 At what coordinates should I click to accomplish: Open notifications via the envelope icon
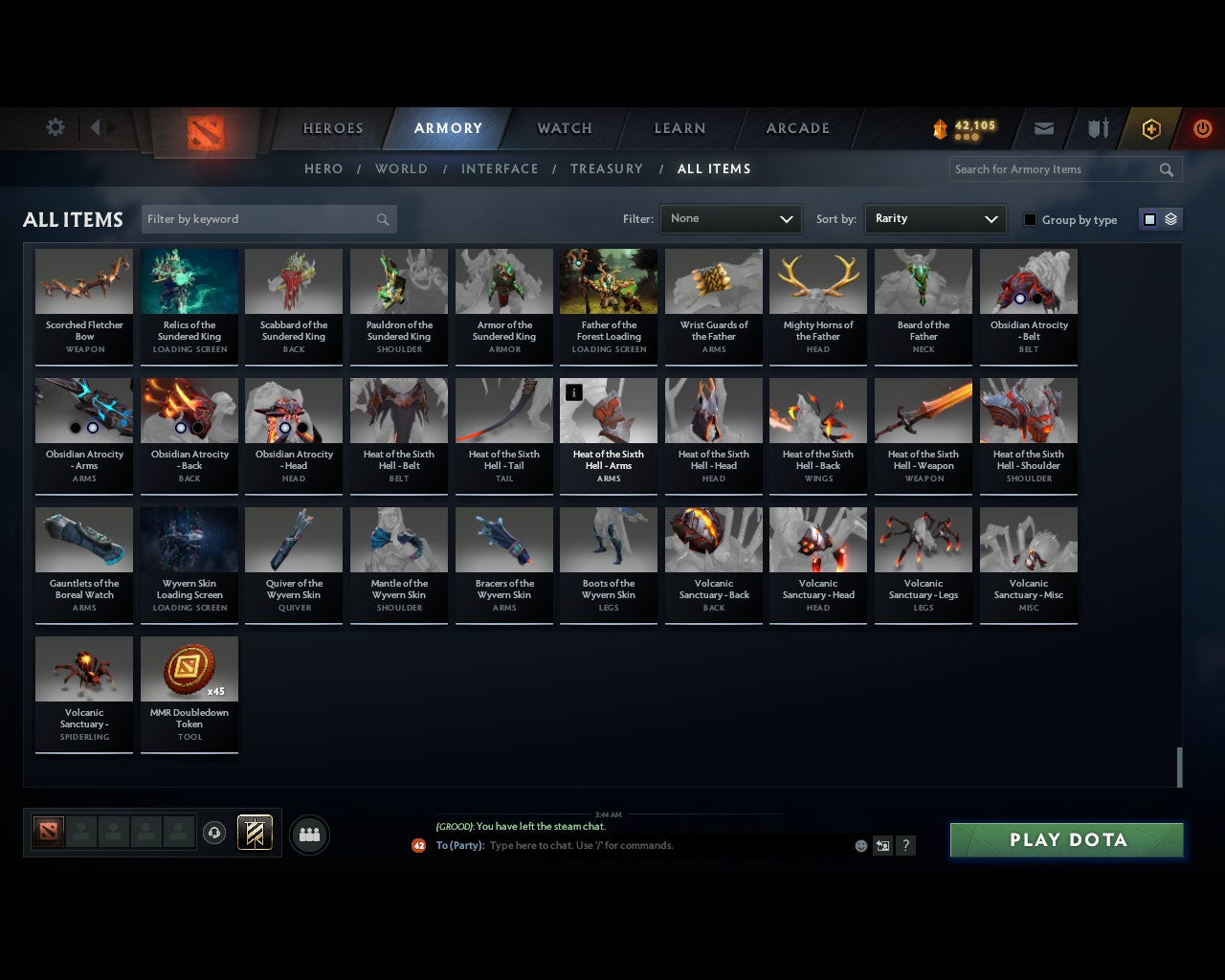coord(1043,127)
